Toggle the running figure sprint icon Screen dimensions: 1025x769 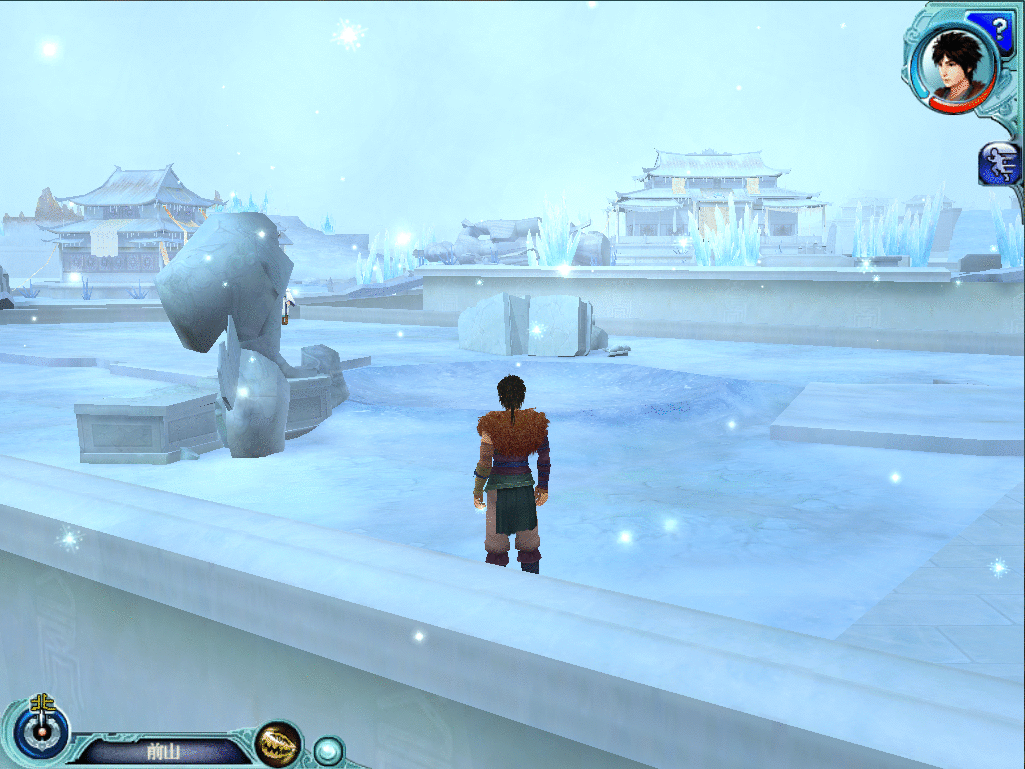click(x=1001, y=164)
